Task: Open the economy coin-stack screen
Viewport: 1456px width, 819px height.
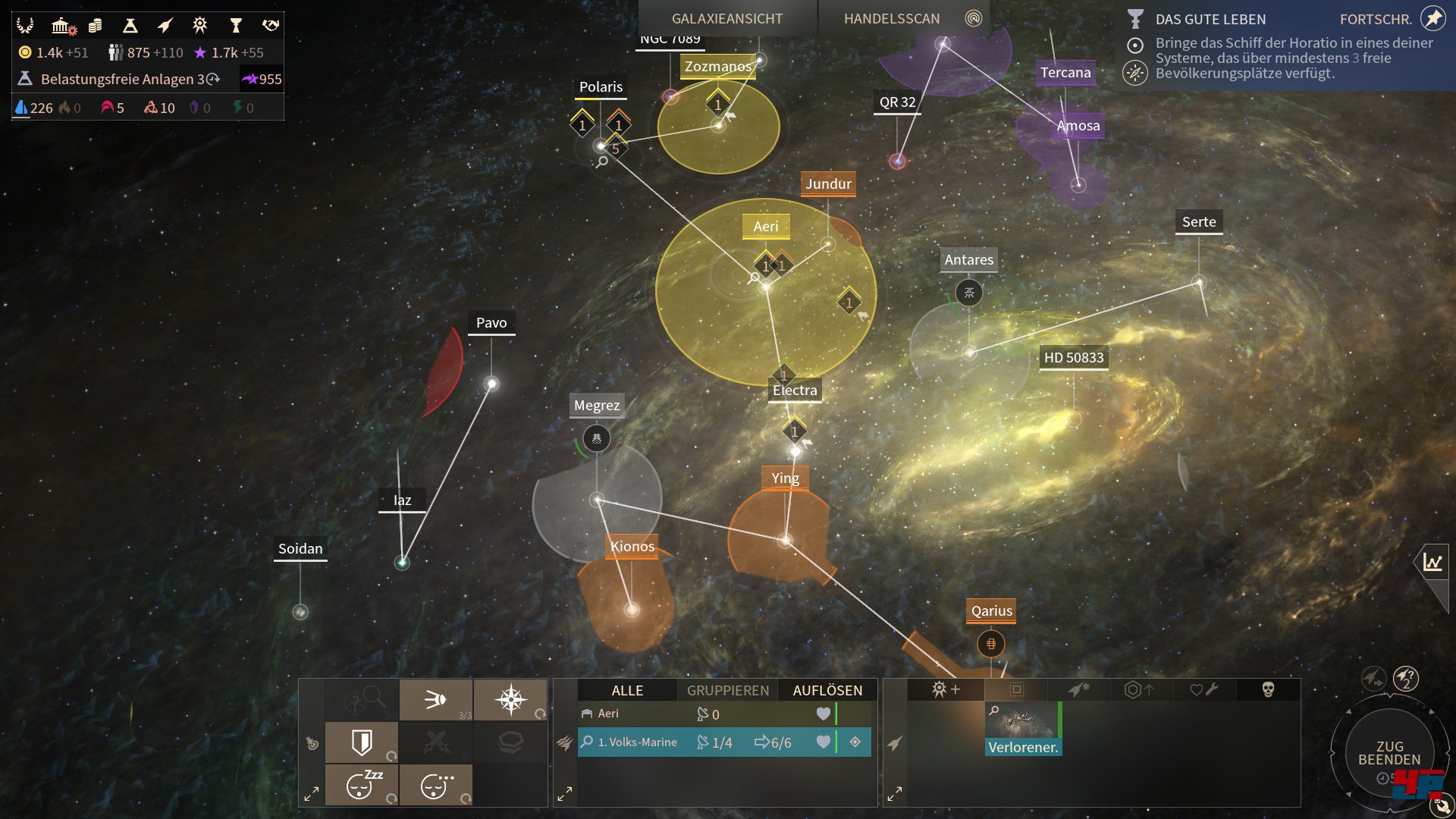Action: tap(95, 26)
